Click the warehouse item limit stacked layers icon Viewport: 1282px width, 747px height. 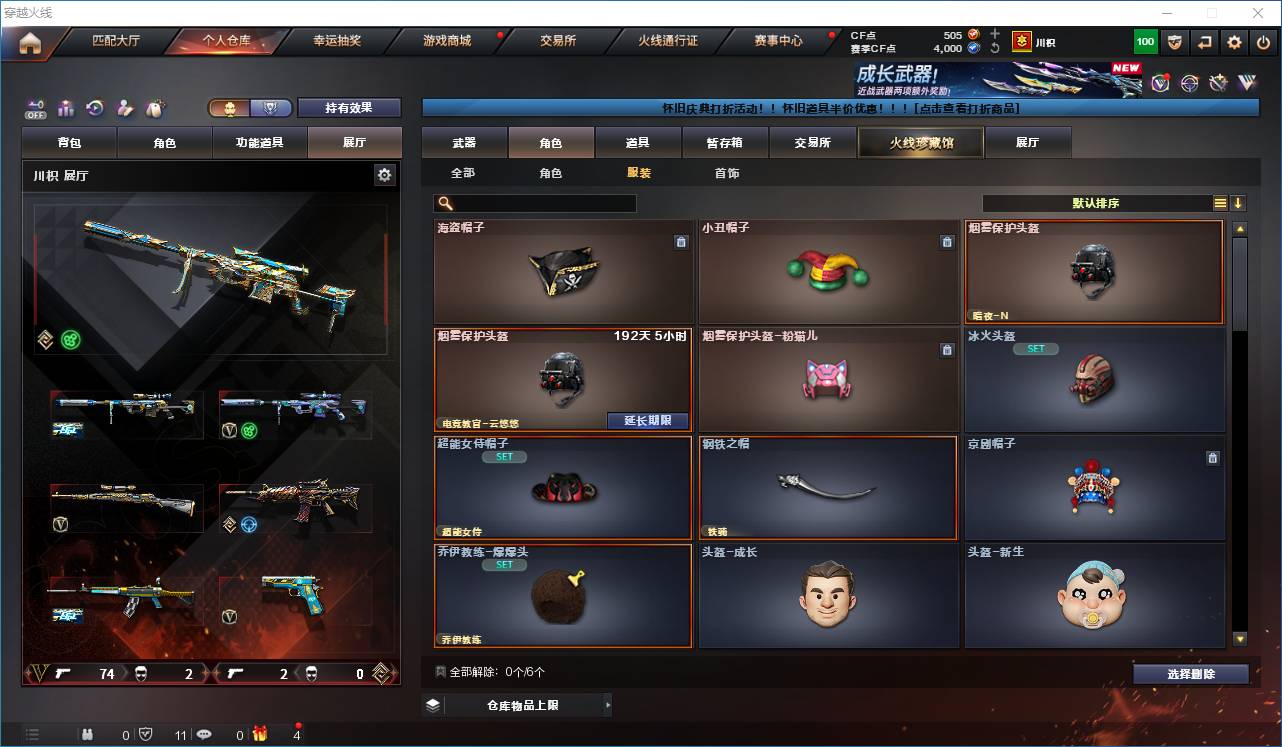(x=432, y=704)
